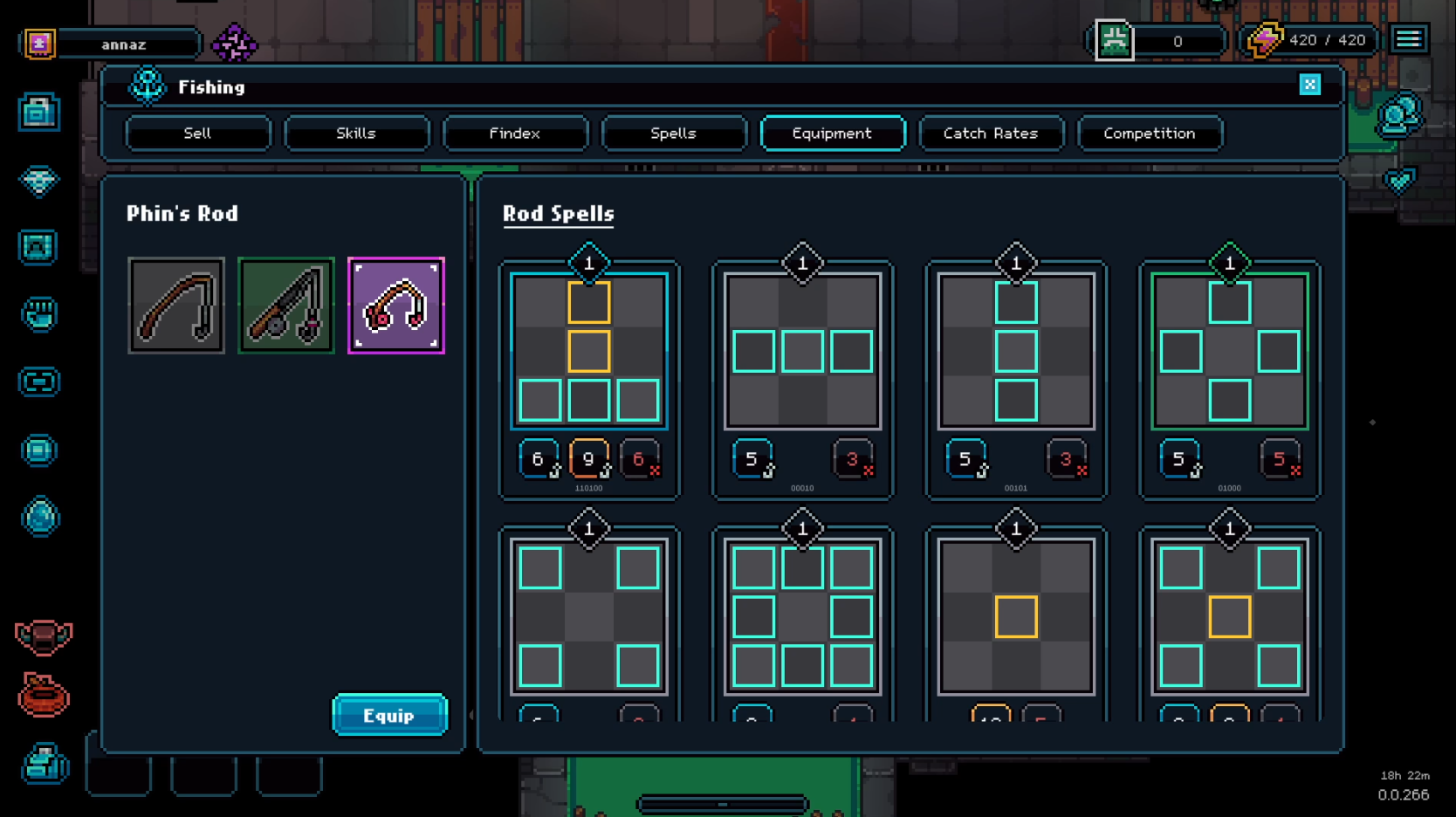
Task: Select the purple Phin's Rod slot
Action: point(396,306)
